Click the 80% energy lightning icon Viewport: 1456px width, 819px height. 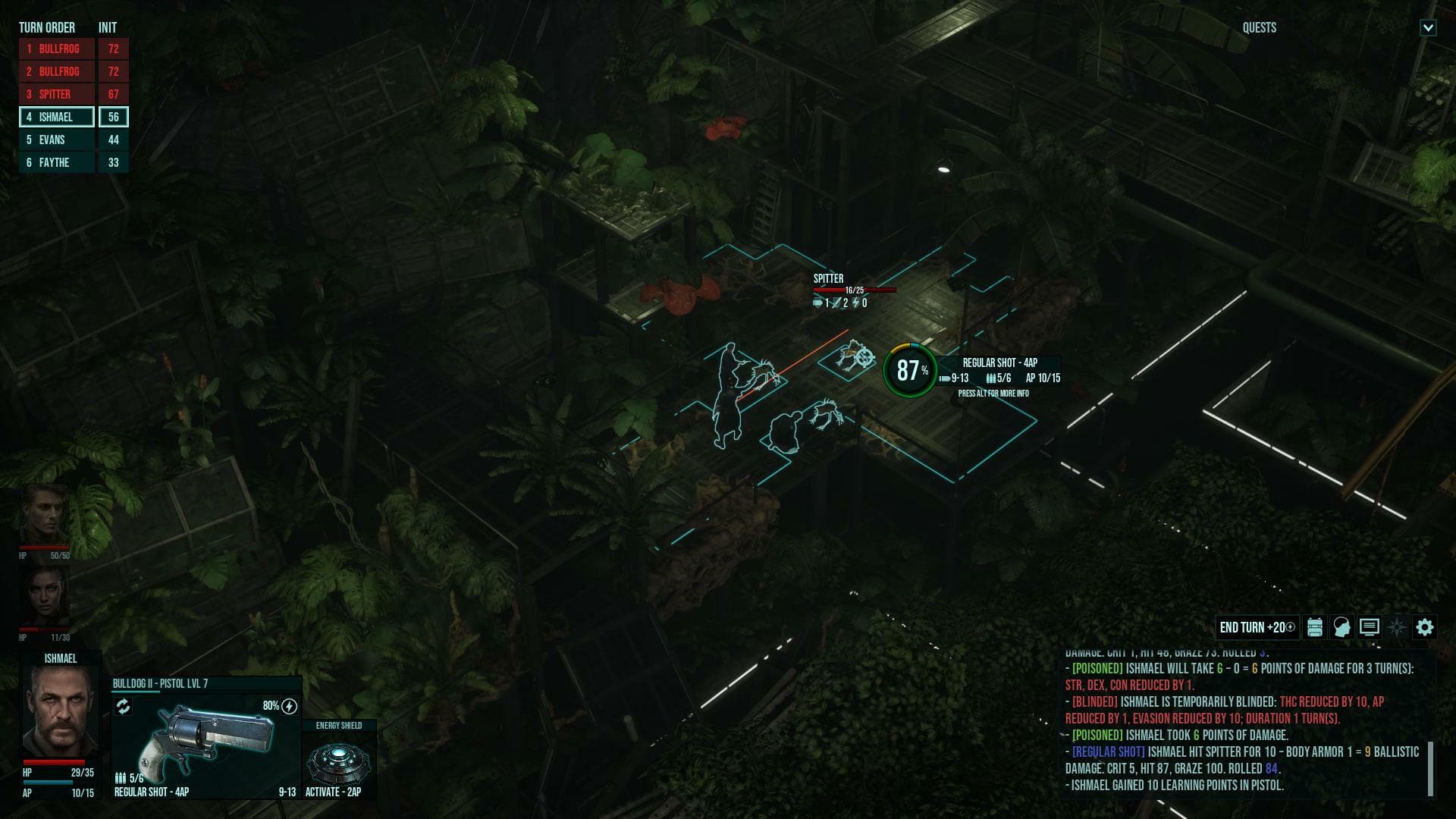coord(288,707)
